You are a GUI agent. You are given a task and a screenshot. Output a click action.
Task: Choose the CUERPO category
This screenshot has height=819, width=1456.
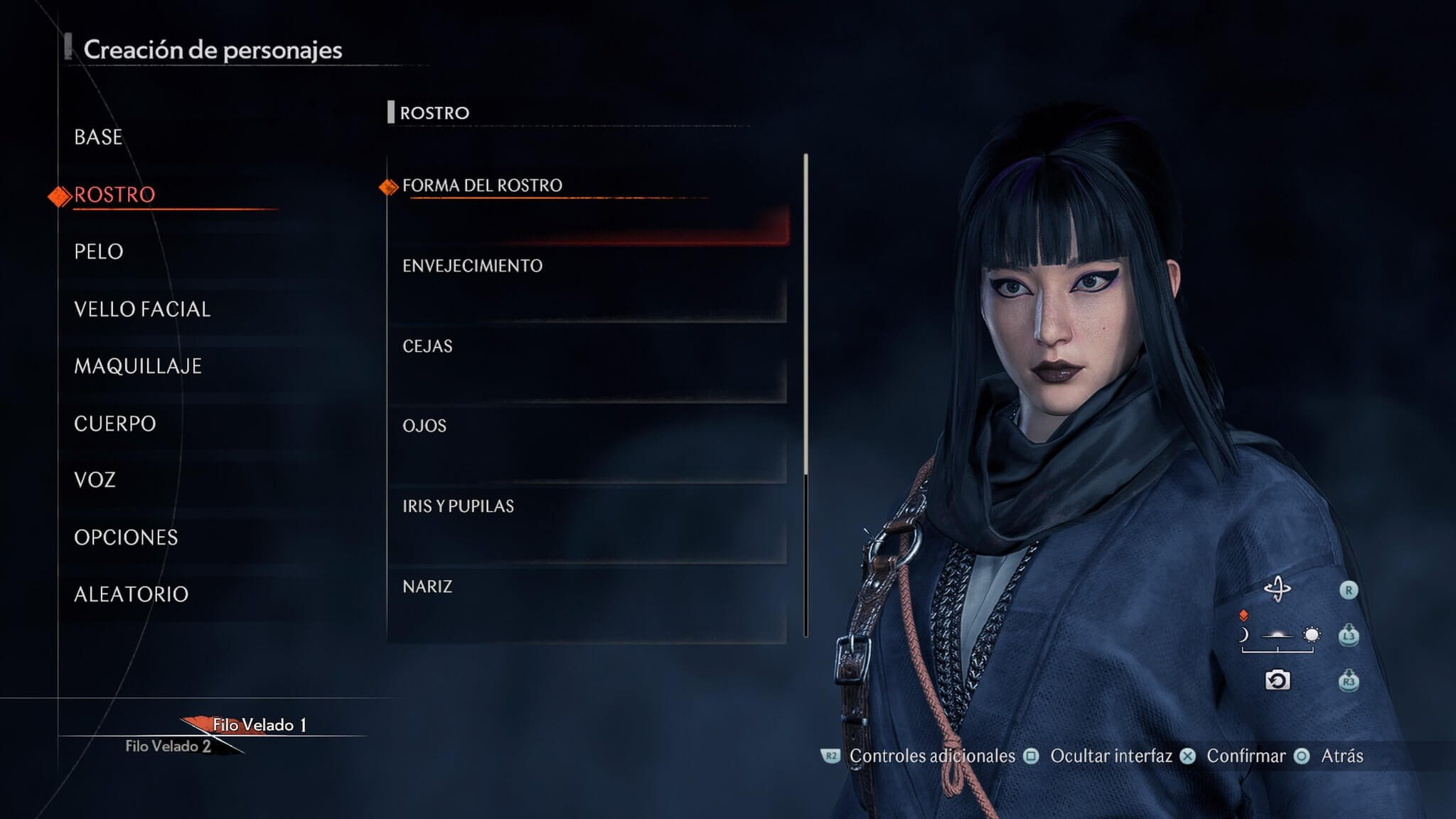(x=115, y=424)
